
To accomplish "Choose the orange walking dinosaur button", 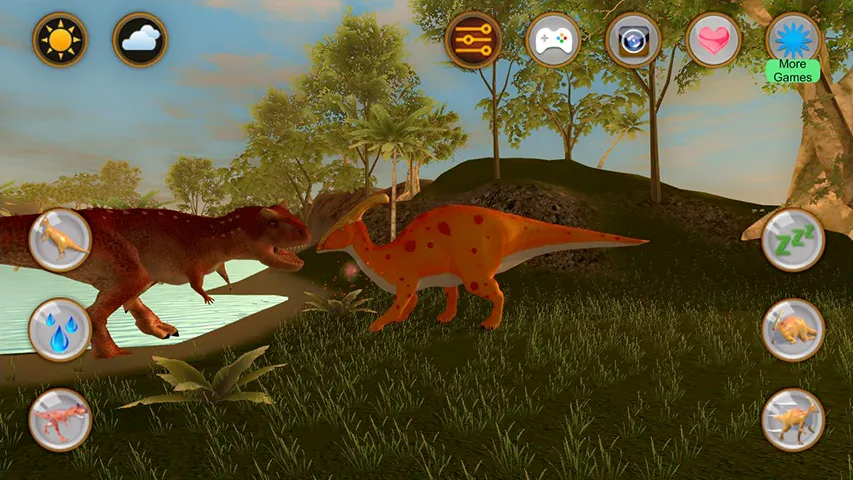I will [x=793, y=419].
